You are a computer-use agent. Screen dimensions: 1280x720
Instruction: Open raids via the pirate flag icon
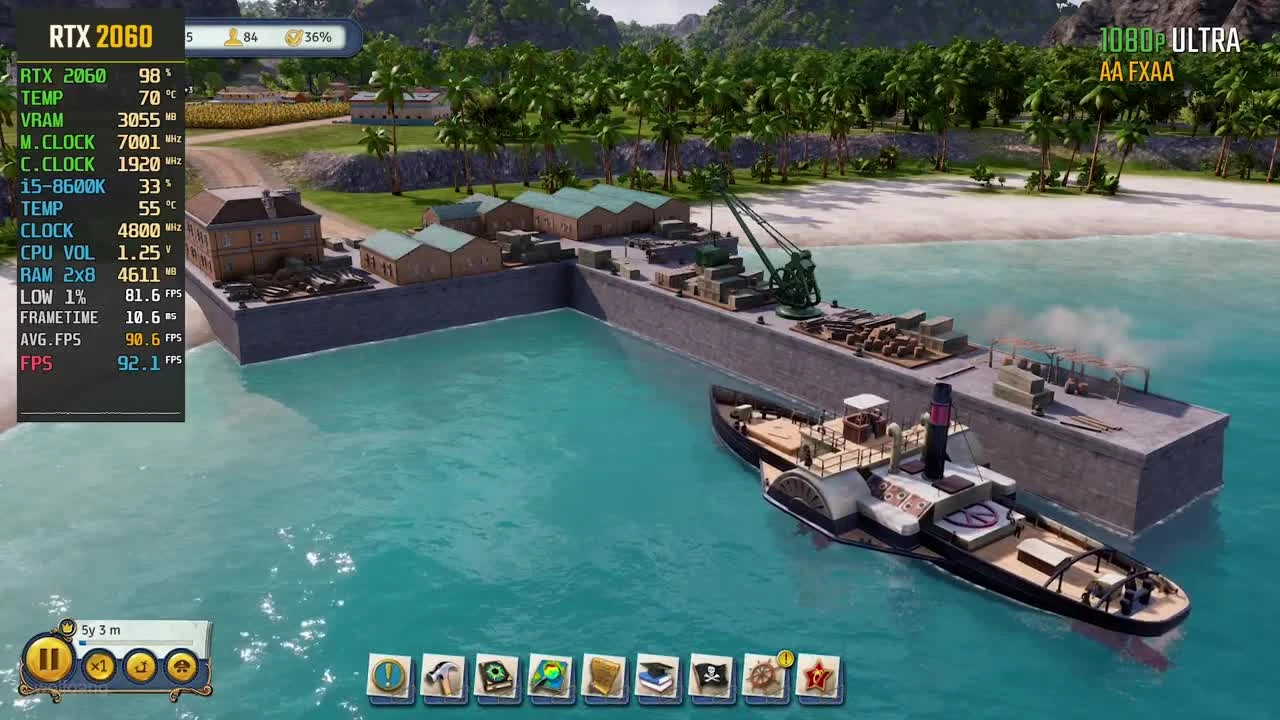[709, 674]
